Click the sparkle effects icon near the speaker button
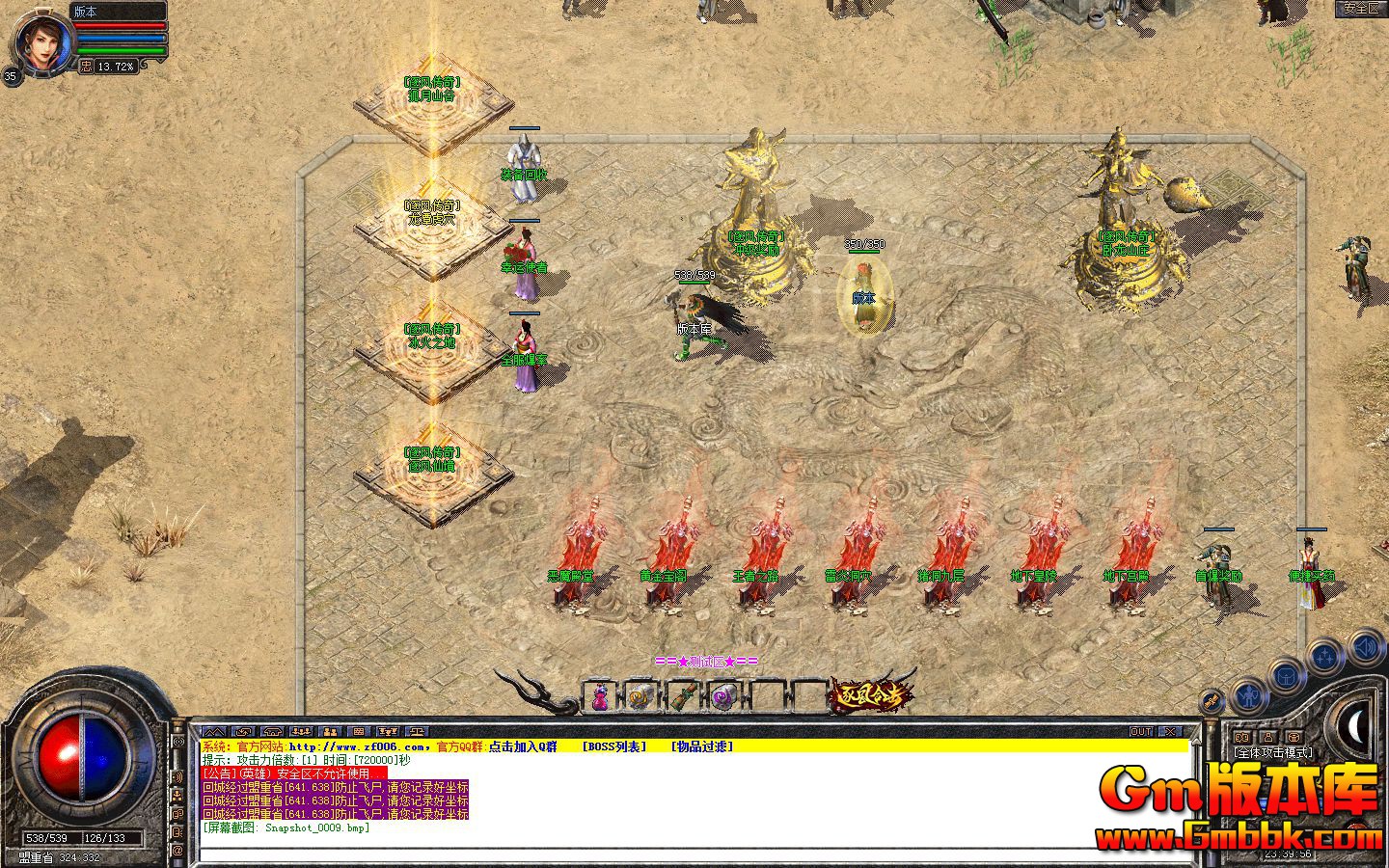1389x868 pixels. coord(1324,655)
